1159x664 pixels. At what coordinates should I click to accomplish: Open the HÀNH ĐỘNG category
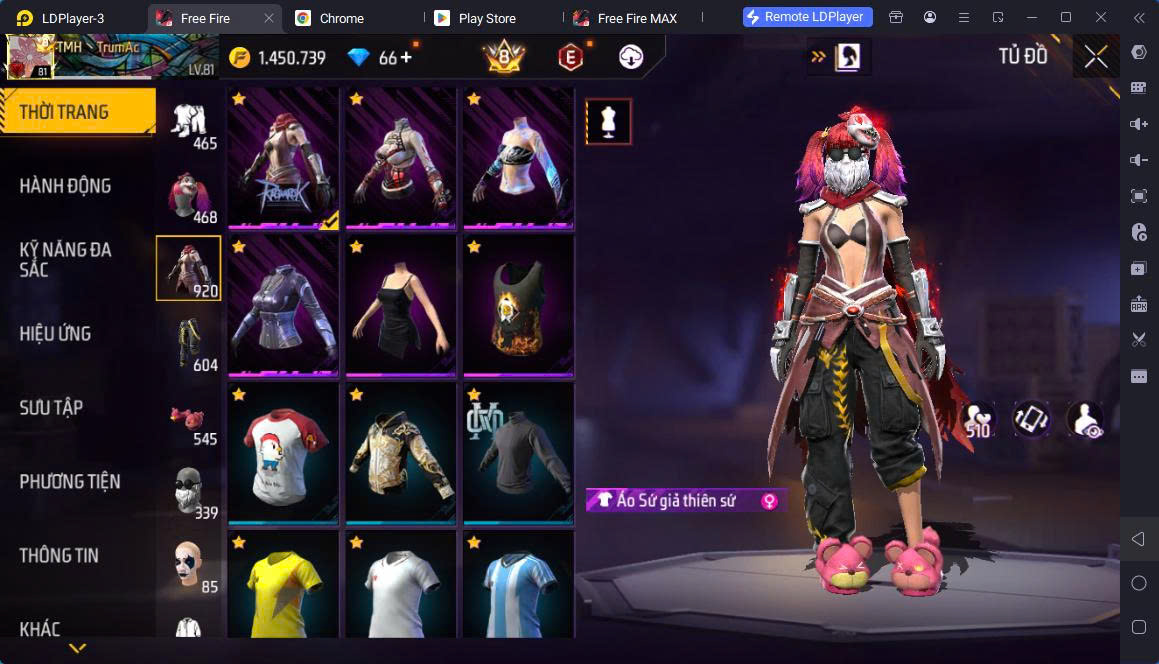(66, 185)
